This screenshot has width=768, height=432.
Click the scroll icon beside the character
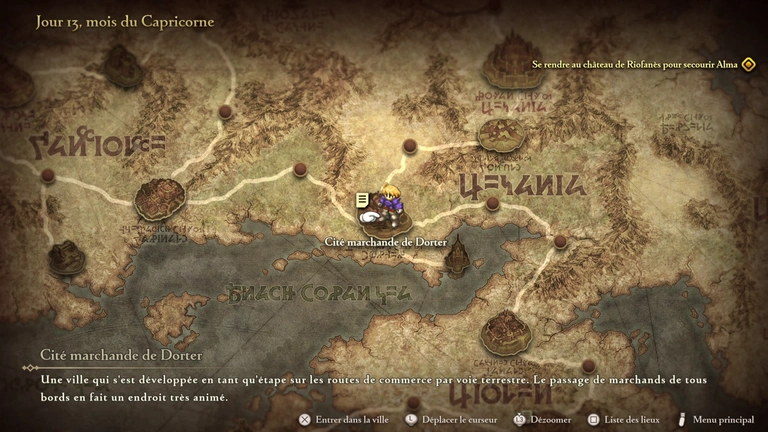click(x=360, y=200)
